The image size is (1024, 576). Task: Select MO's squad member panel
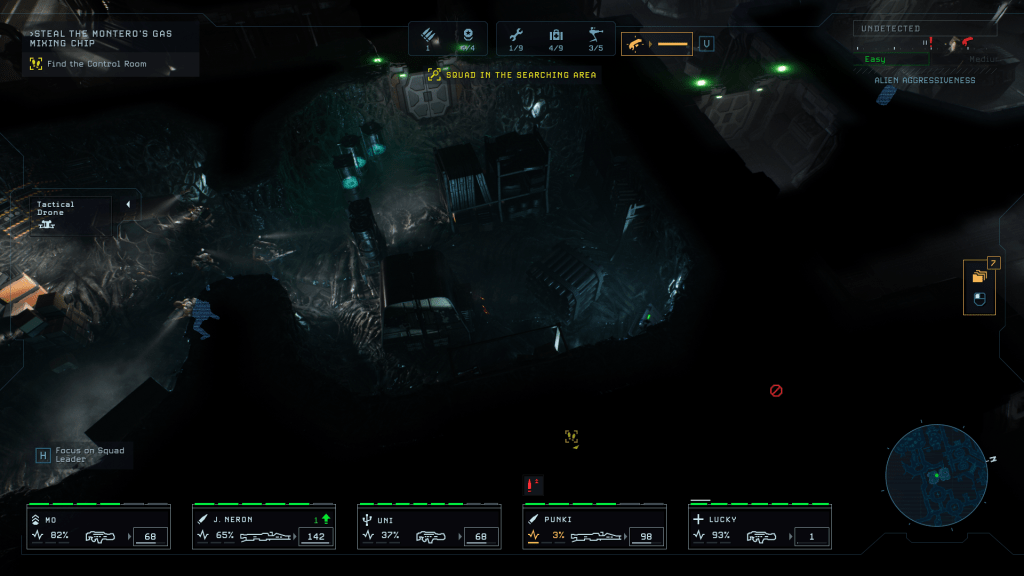click(98, 527)
